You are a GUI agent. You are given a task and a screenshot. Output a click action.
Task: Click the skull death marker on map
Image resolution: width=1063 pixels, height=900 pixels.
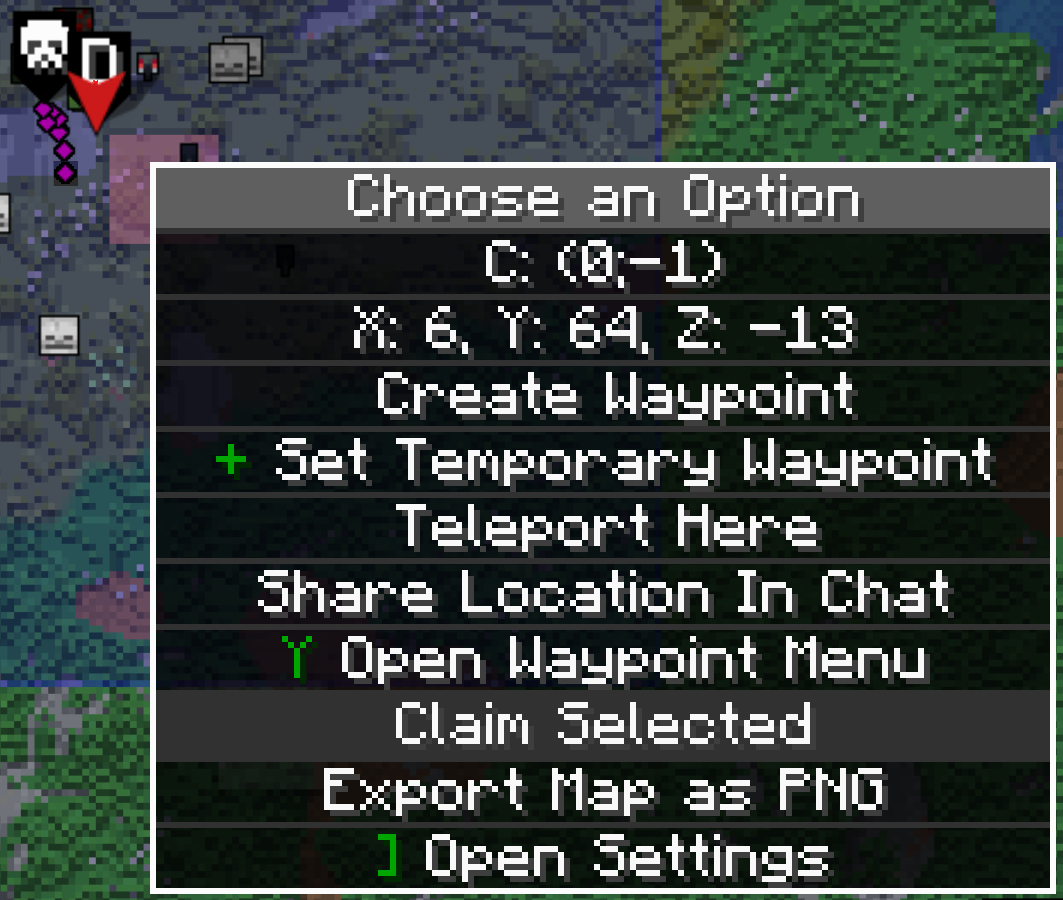42,50
